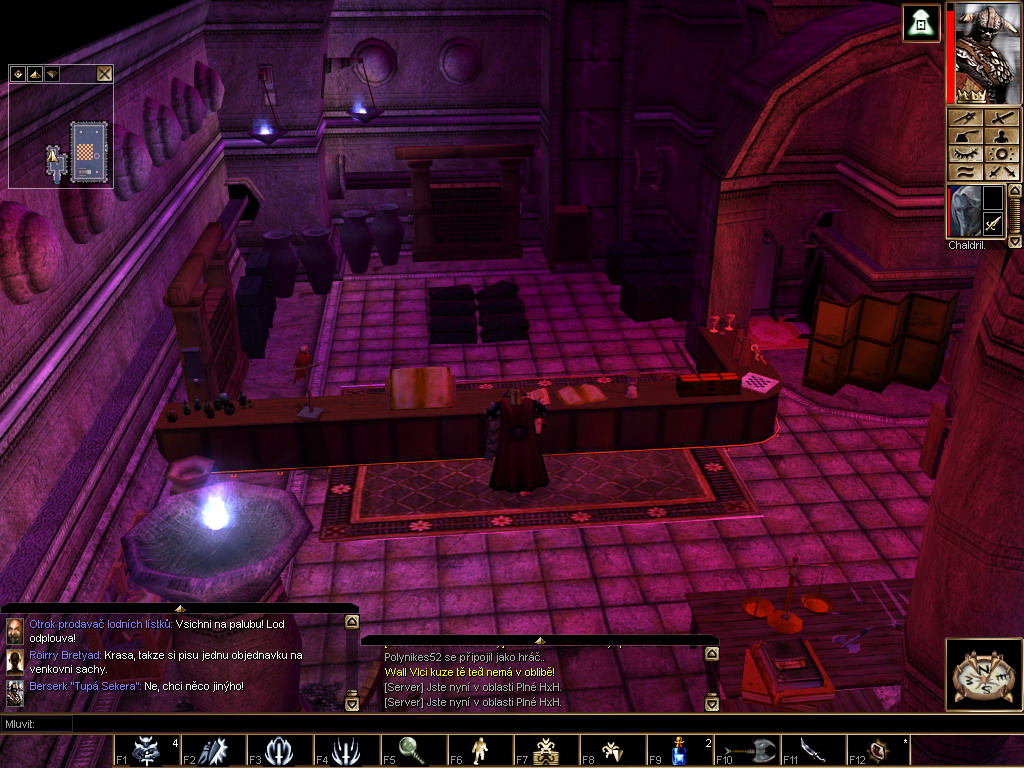The image size is (1024, 768).
Task: Use the magnifying glass in slot F5
Action: click(411, 750)
